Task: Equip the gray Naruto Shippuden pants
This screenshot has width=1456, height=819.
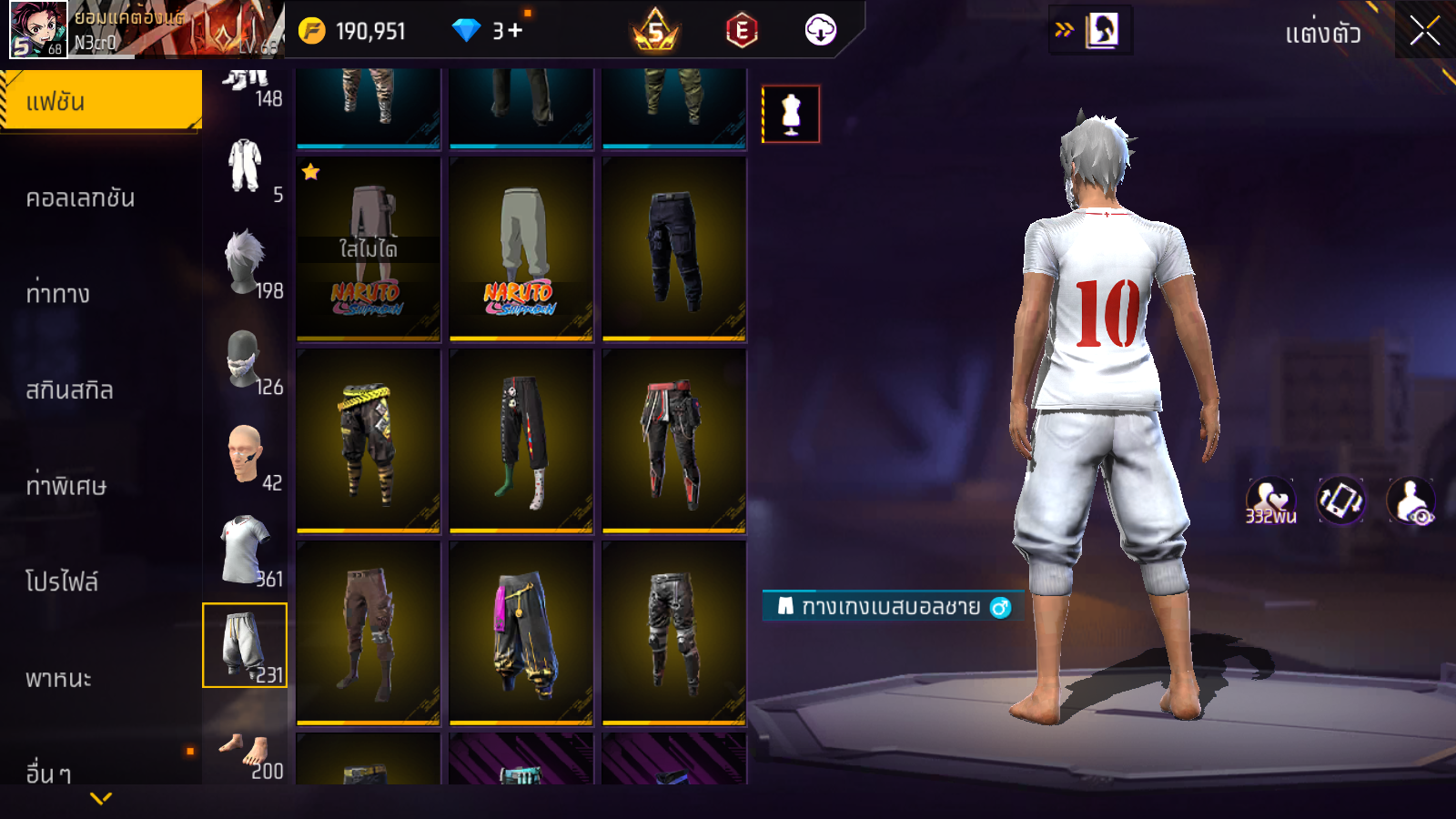Action: pos(521,248)
